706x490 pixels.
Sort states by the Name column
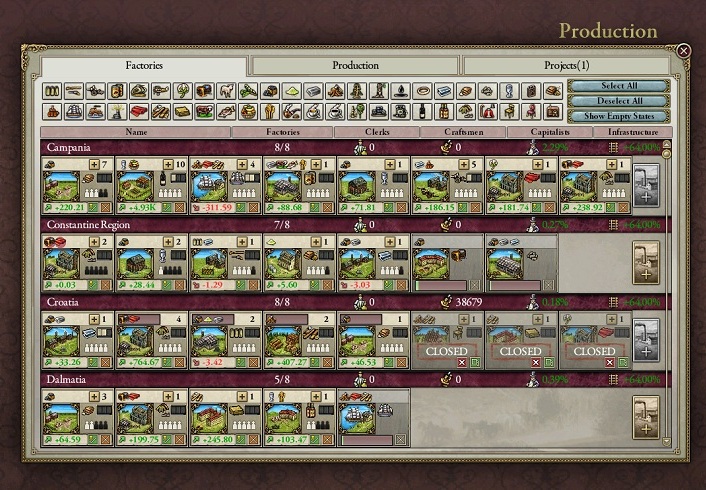tap(136, 131)
